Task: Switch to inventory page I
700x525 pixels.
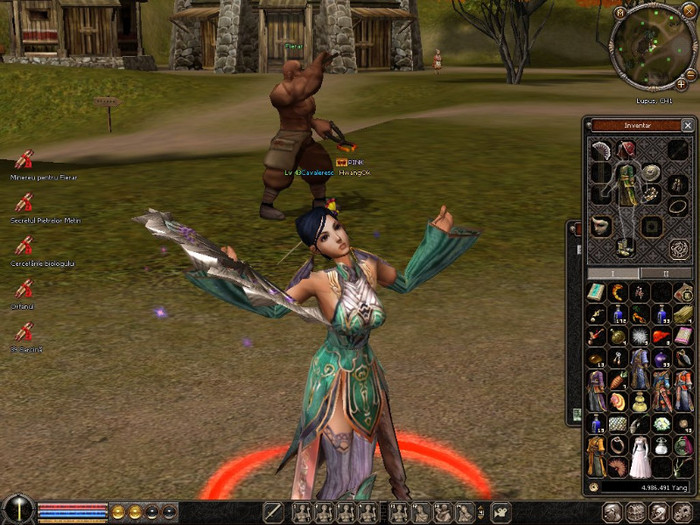Action: click(x=614, y=272)
